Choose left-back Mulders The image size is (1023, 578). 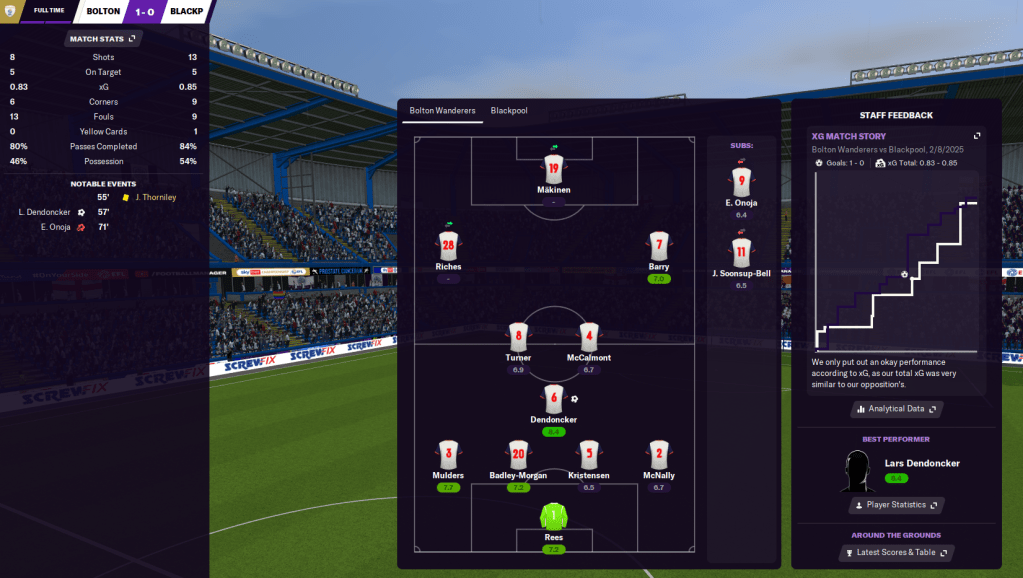point(448,455)
